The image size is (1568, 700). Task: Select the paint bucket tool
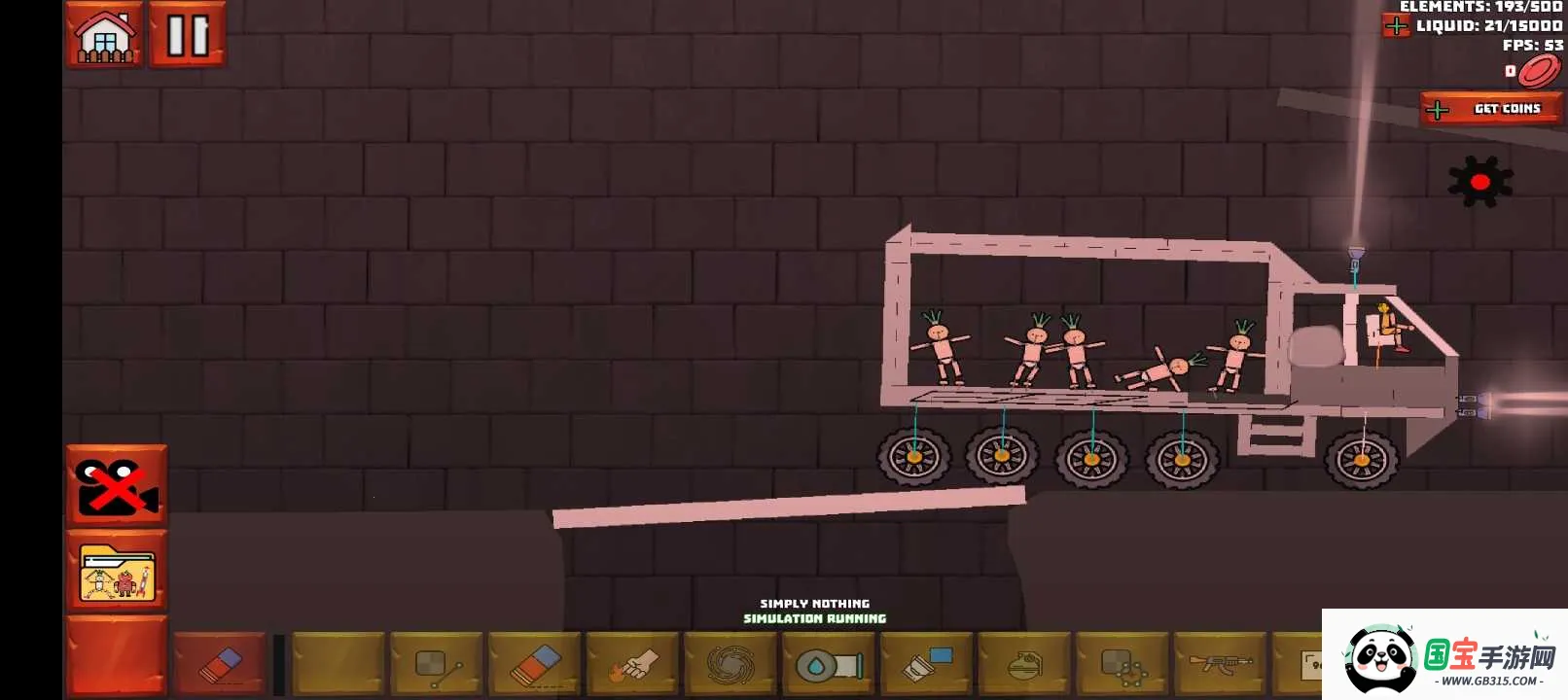coord(927,665)
